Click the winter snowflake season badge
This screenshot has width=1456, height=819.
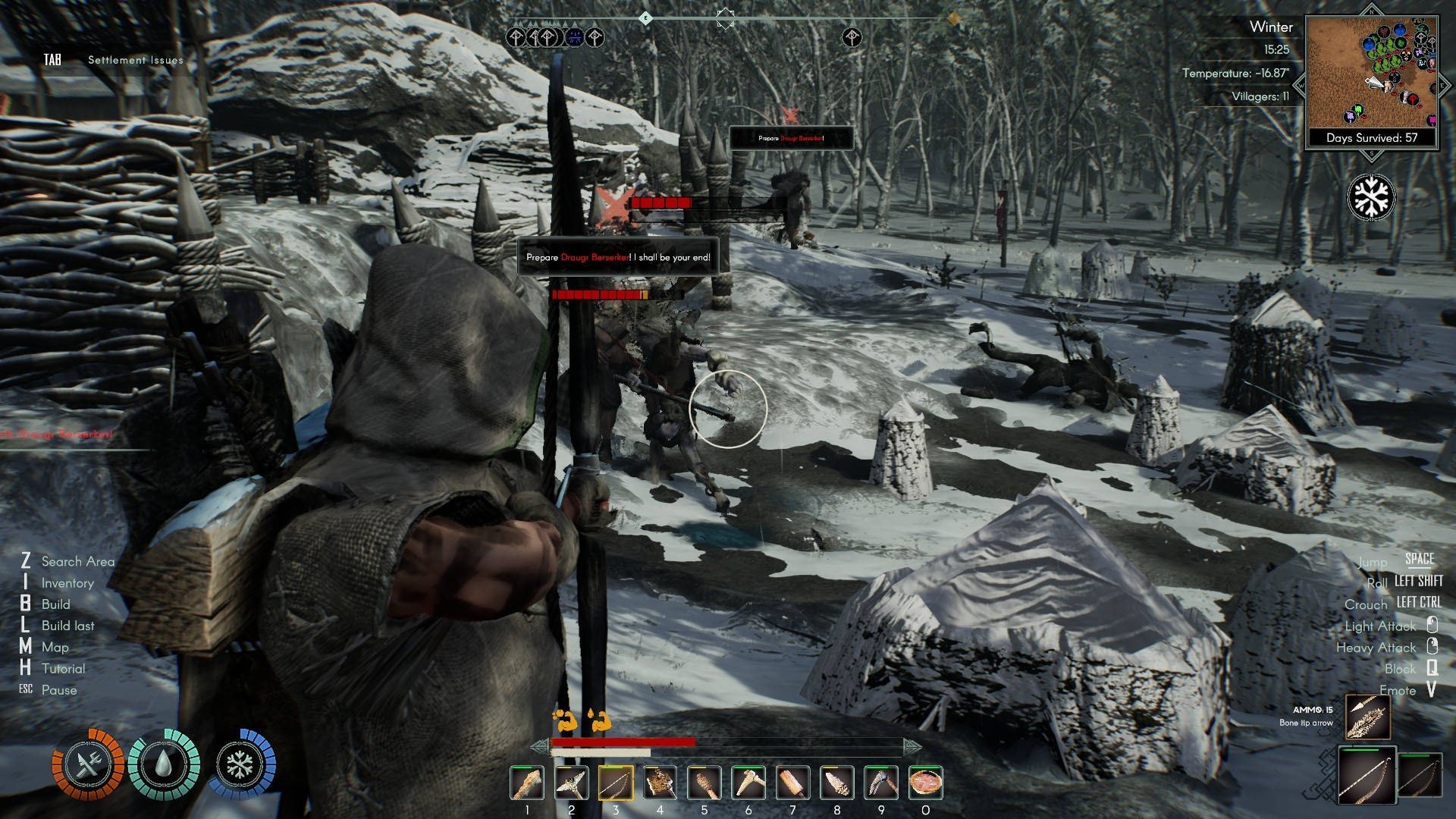click(x=1371, y=197)
